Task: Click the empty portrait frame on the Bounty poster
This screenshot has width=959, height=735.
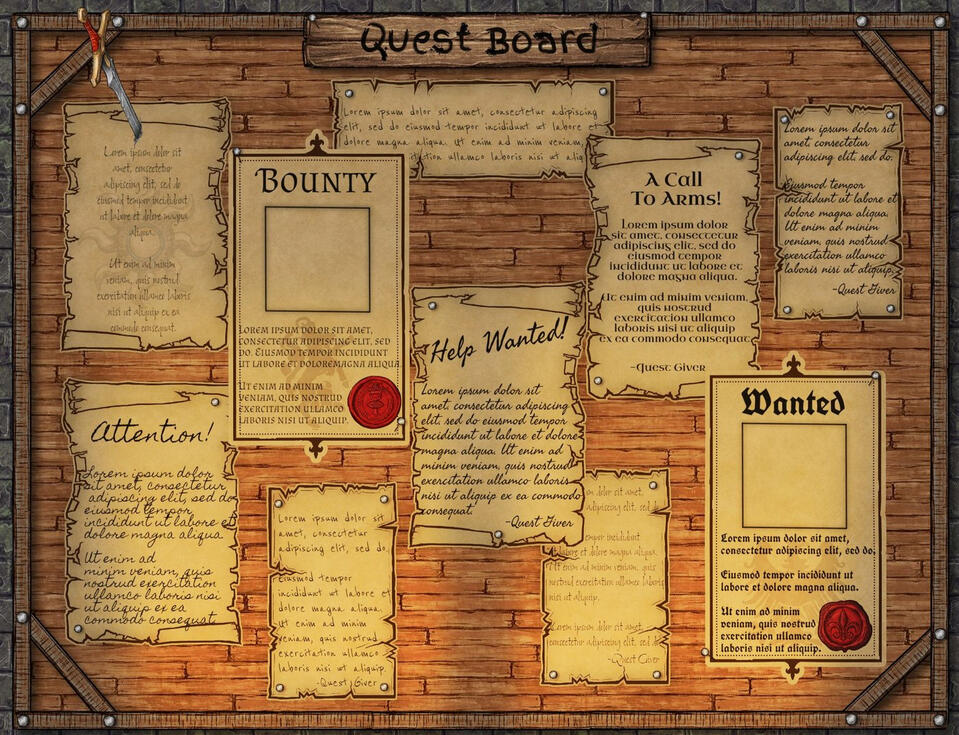Action: pyautogui.click(x=317, y=259)
